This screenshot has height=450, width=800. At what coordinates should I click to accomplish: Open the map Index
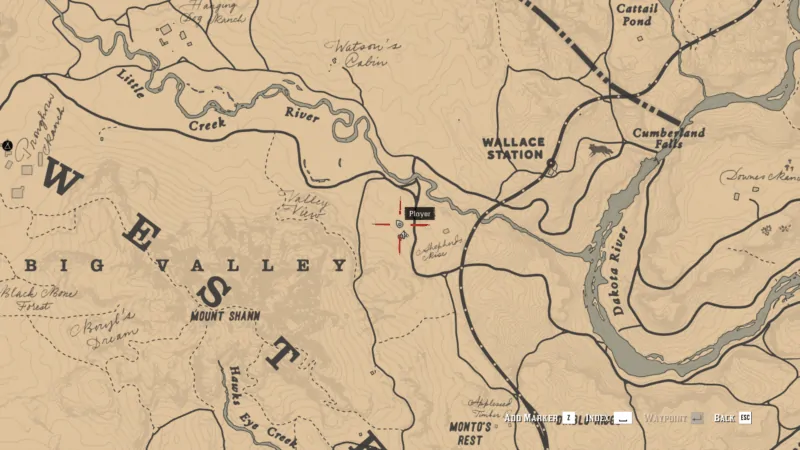pos(598,418)
